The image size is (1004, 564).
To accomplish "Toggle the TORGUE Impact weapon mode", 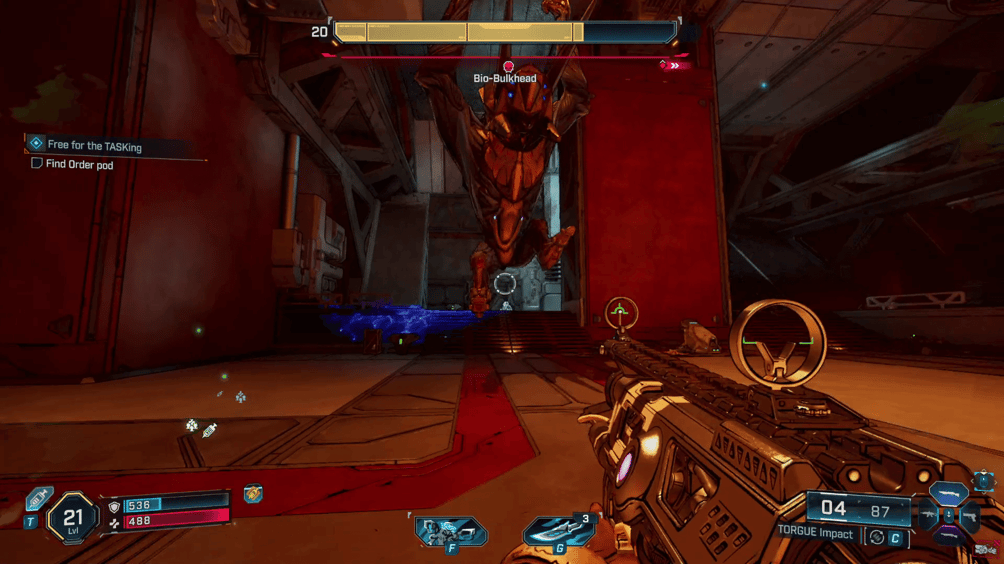I will (x=877, y=537).
